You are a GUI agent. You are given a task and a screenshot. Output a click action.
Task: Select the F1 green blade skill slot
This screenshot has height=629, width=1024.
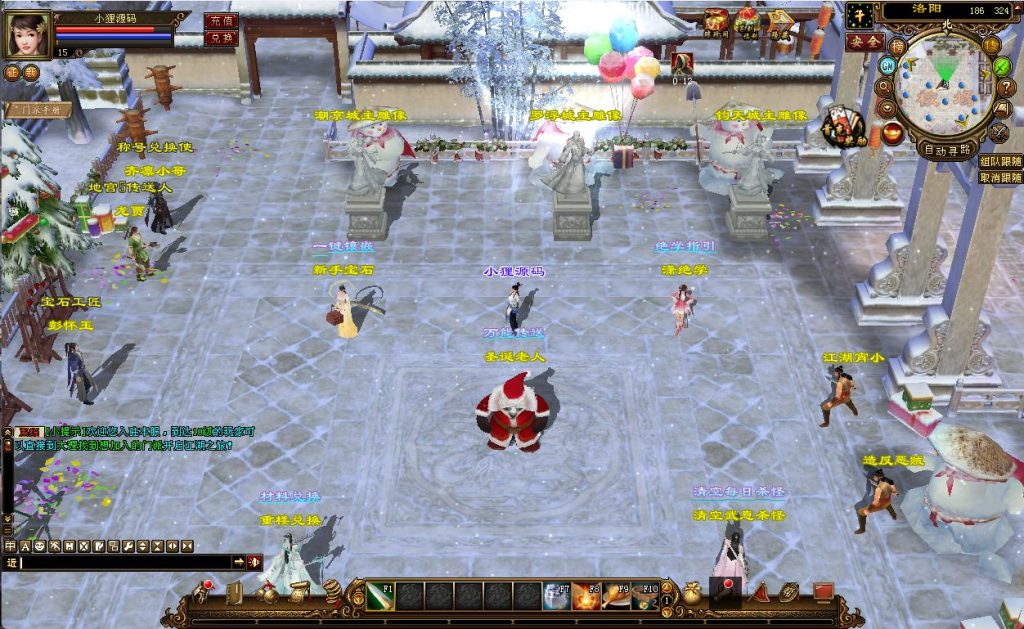[x=380, y=596]
